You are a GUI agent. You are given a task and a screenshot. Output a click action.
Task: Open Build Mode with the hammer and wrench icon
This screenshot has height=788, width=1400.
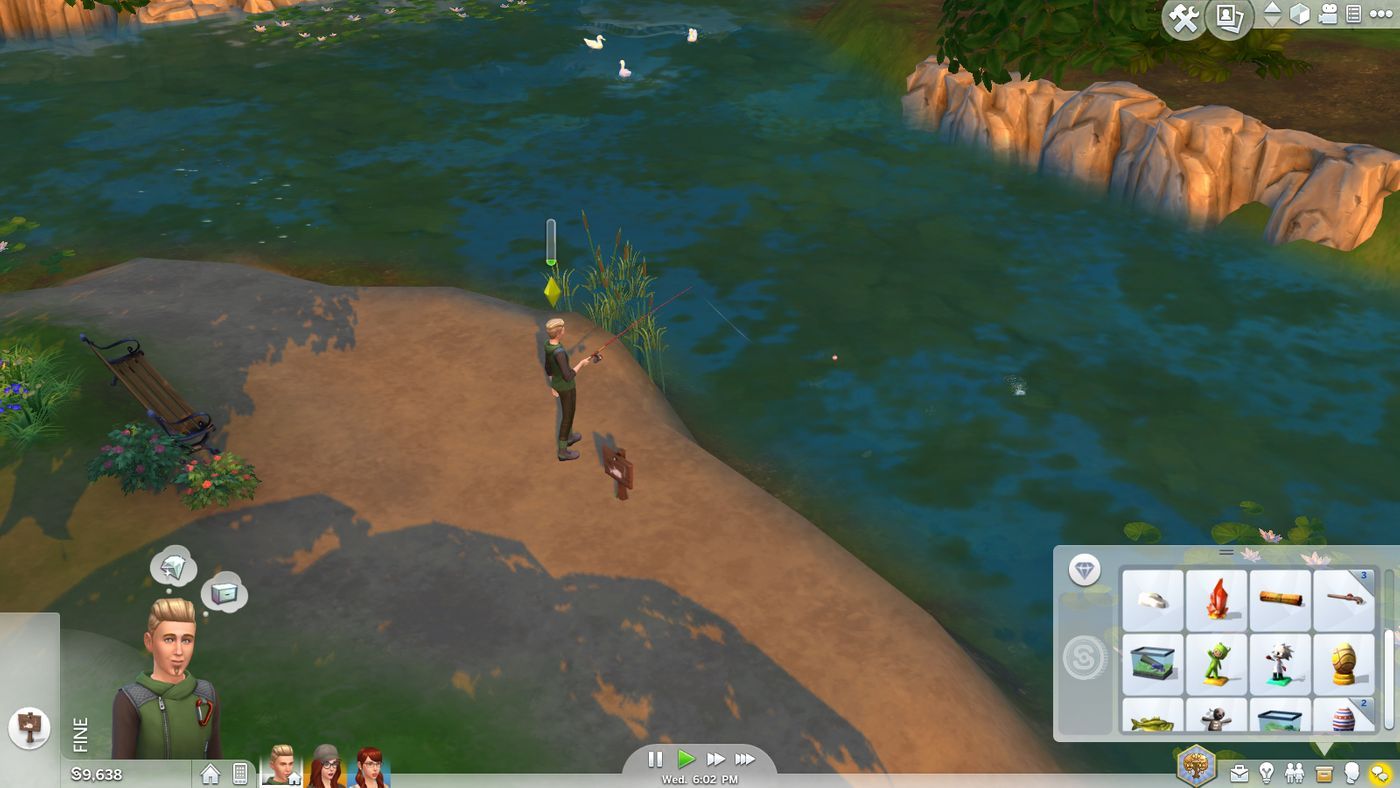pos(1184,17)
